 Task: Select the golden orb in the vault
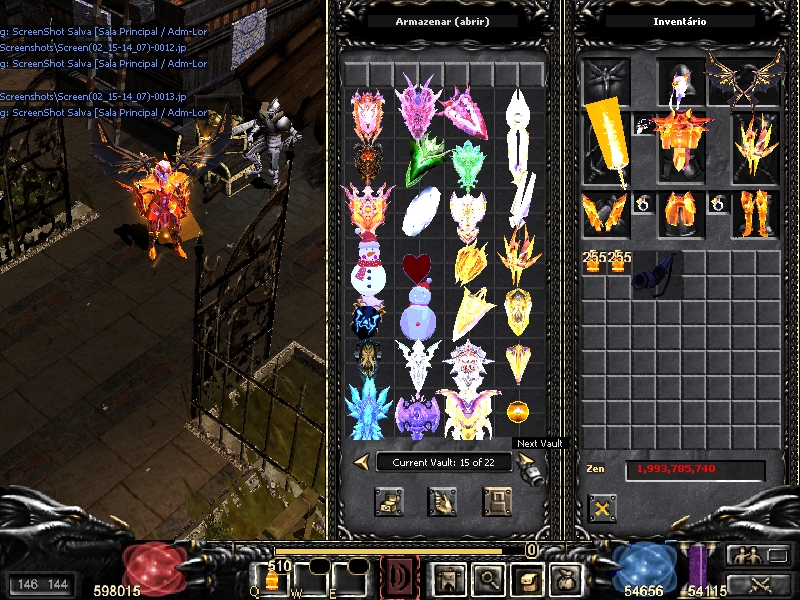pos(518,411)
